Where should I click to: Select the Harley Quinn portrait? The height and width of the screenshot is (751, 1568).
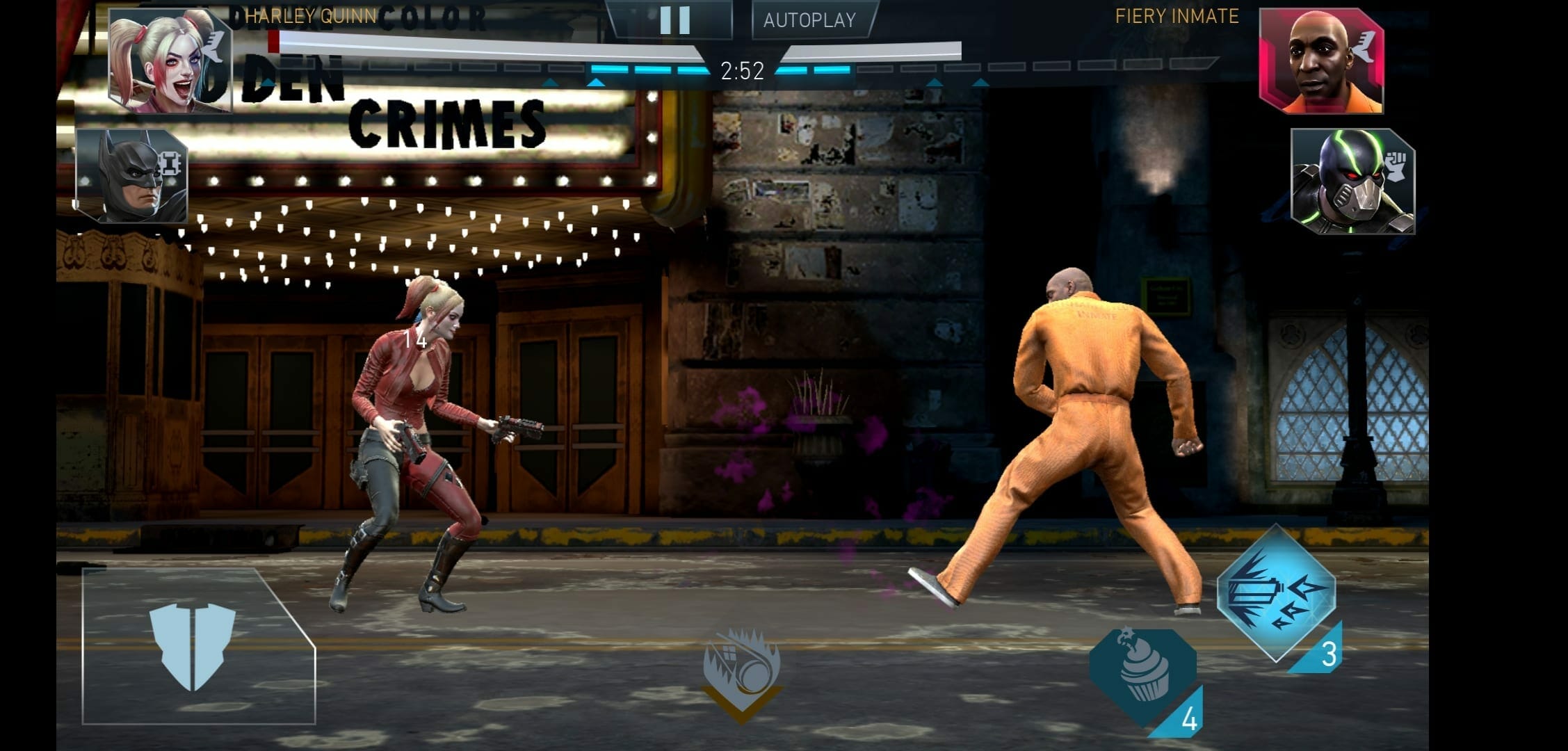(170, 61)
